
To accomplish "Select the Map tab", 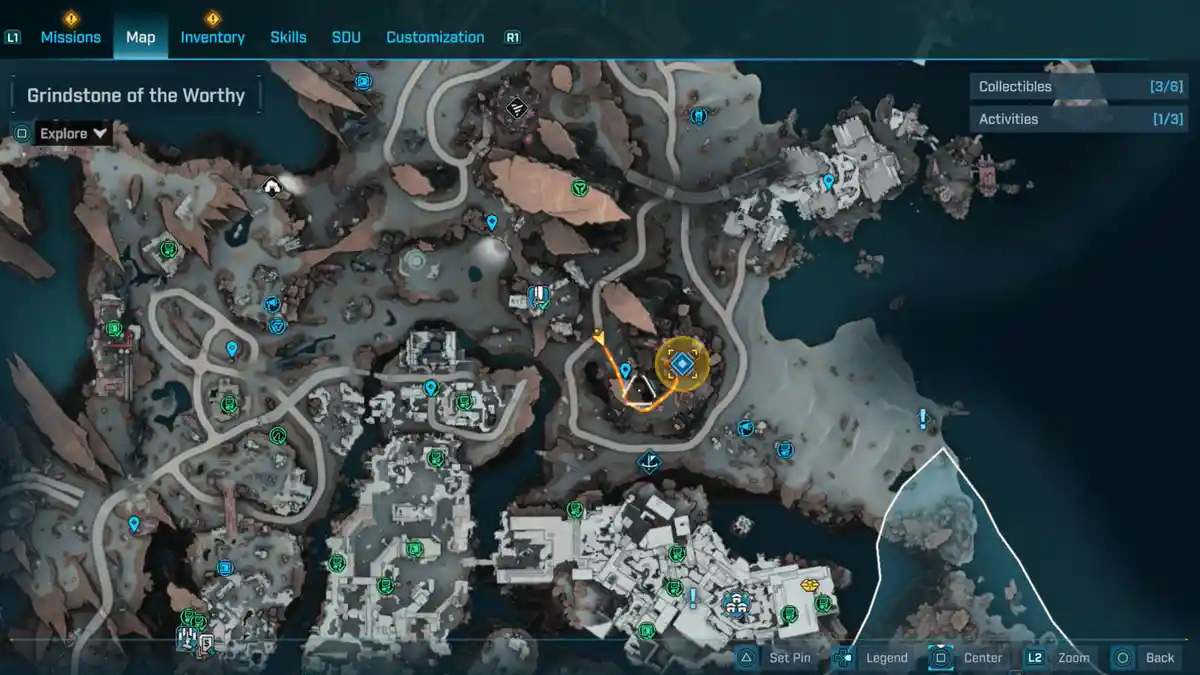I will (140, 37).
